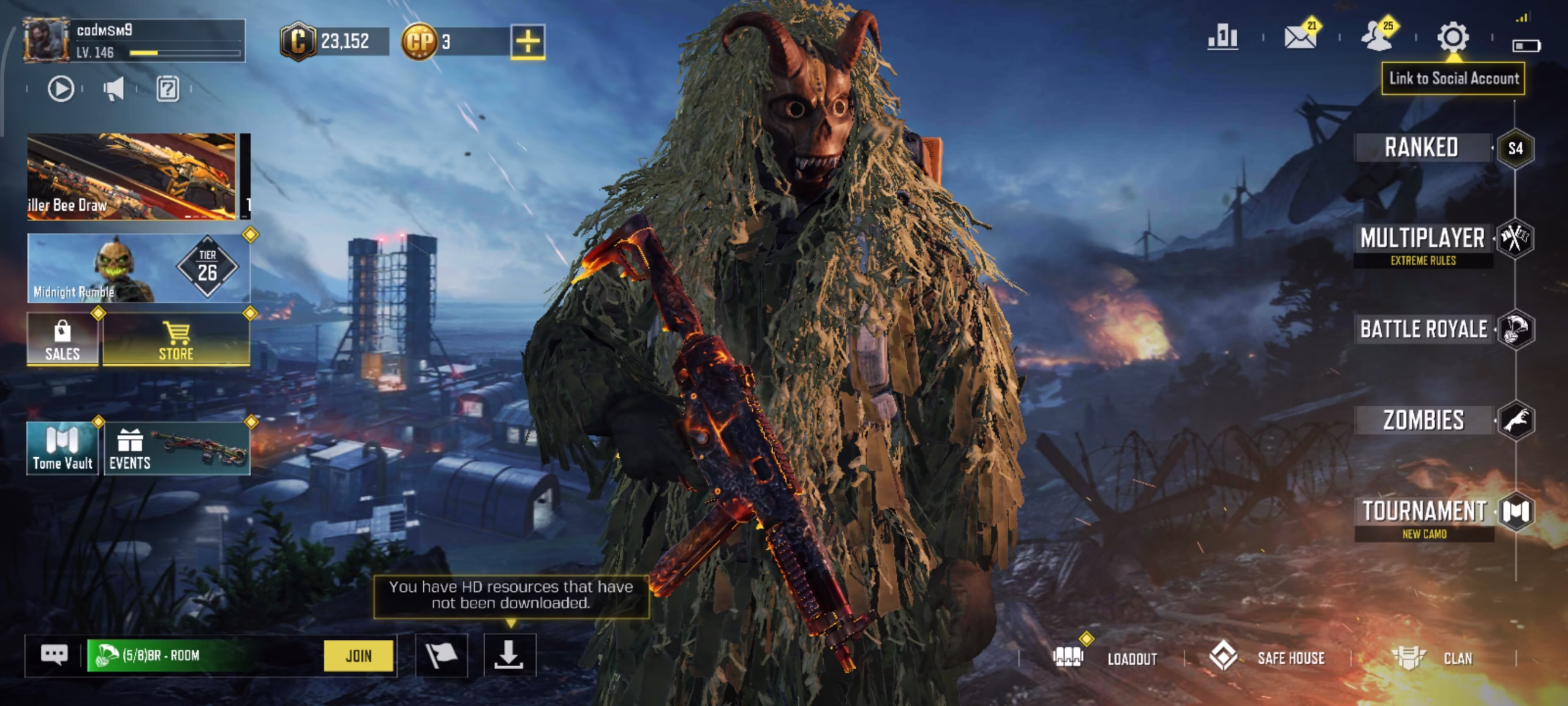Open the Tome Vault
Image resolution: width=1568 pixels, height=706 pixels.
[62, 448]
